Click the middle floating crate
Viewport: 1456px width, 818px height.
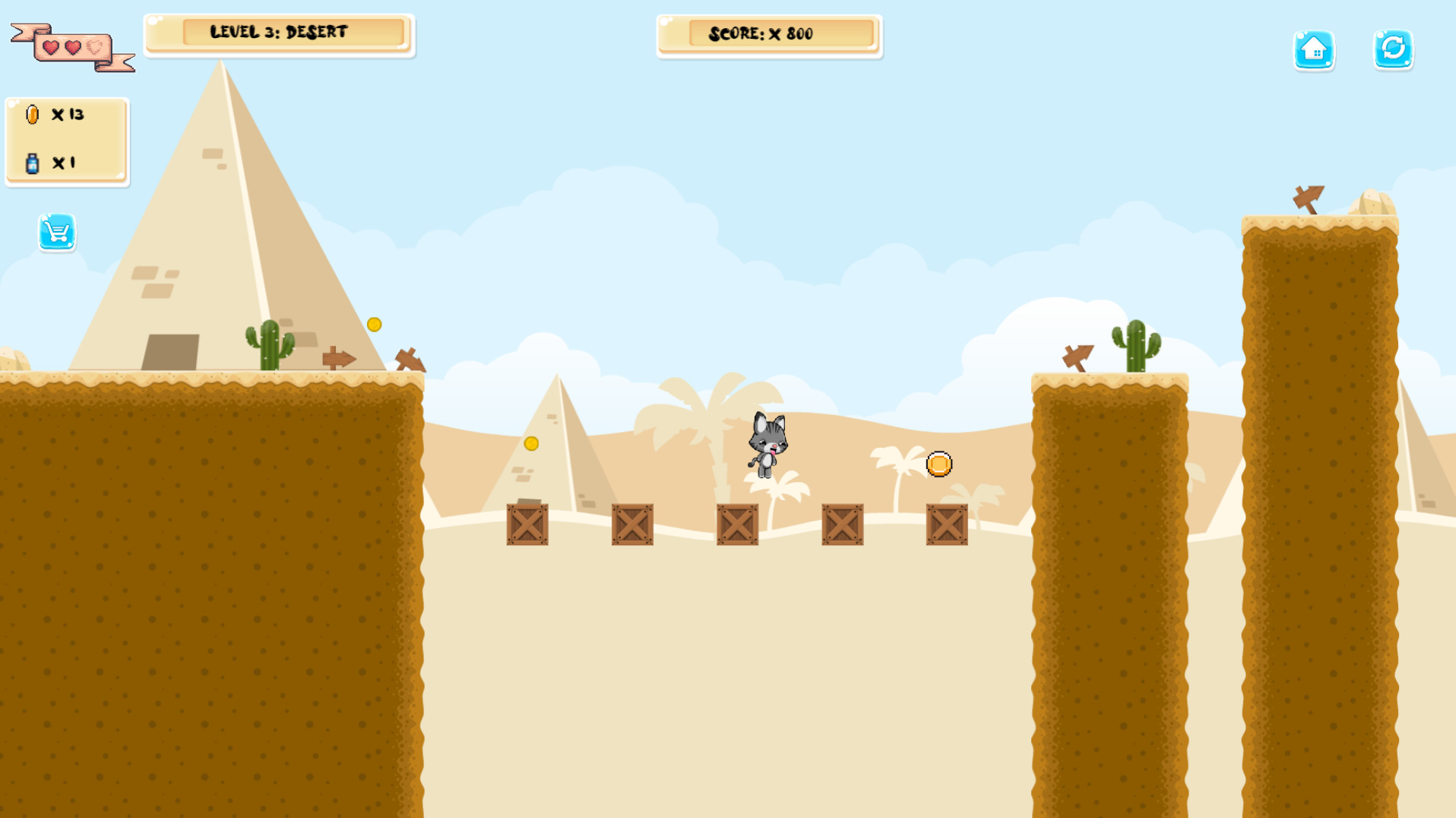[x=737, y=526]
